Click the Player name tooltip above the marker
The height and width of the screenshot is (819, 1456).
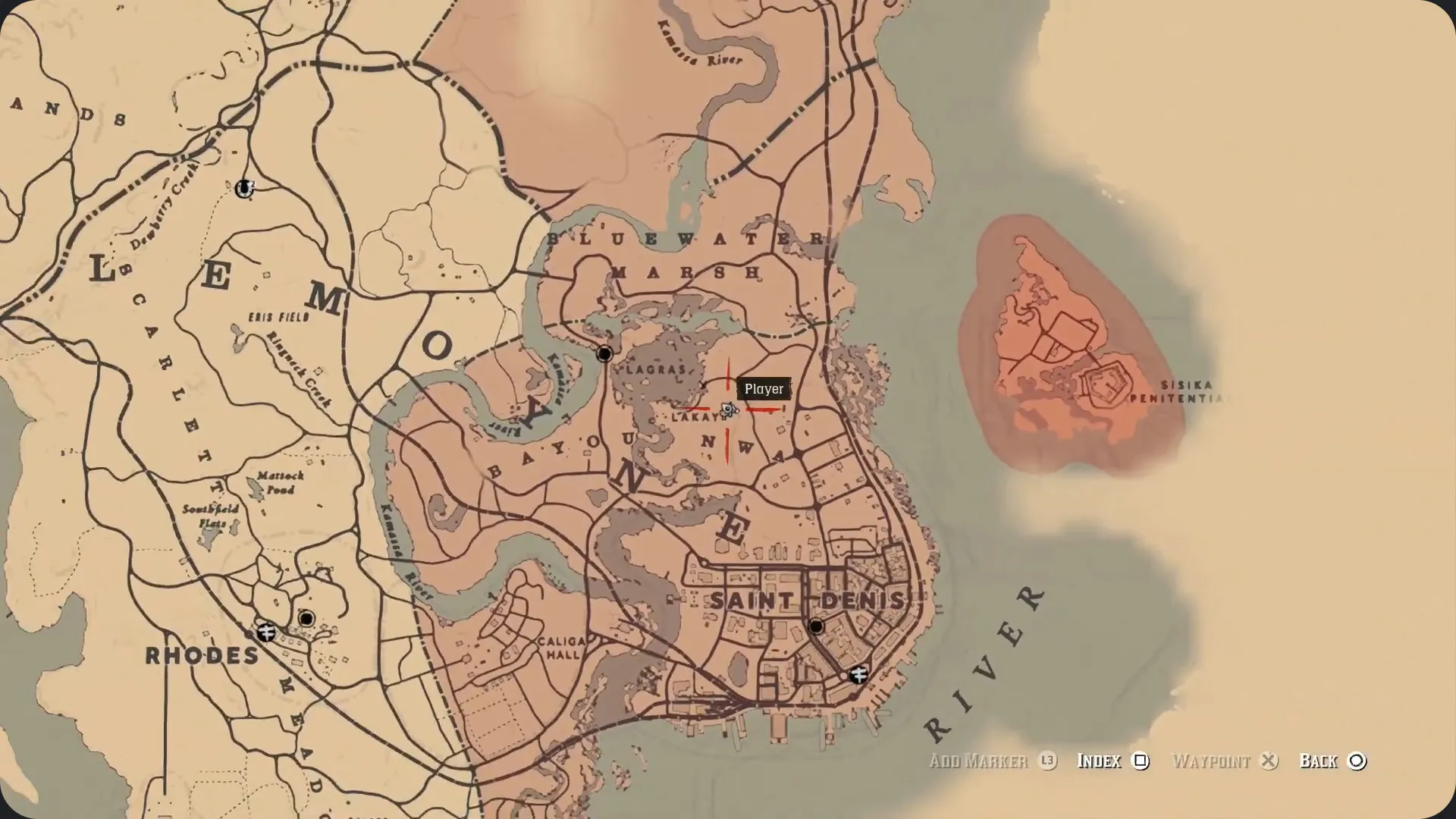coord(765,389)
